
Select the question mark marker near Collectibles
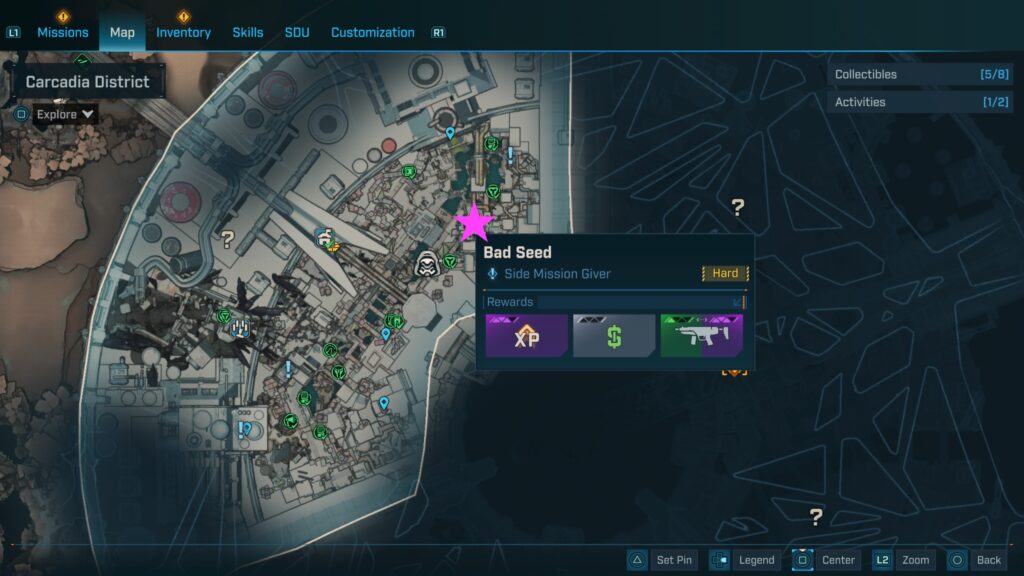click(738, 207)
